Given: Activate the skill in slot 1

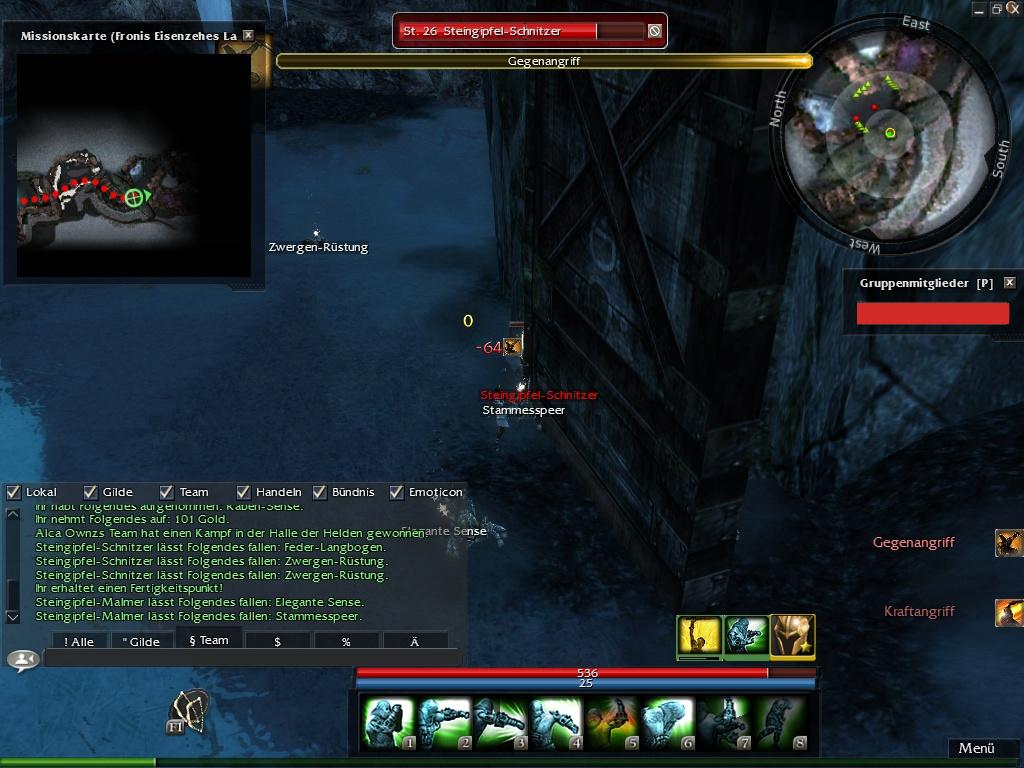Looking at the screenshot, I should 388,724.
